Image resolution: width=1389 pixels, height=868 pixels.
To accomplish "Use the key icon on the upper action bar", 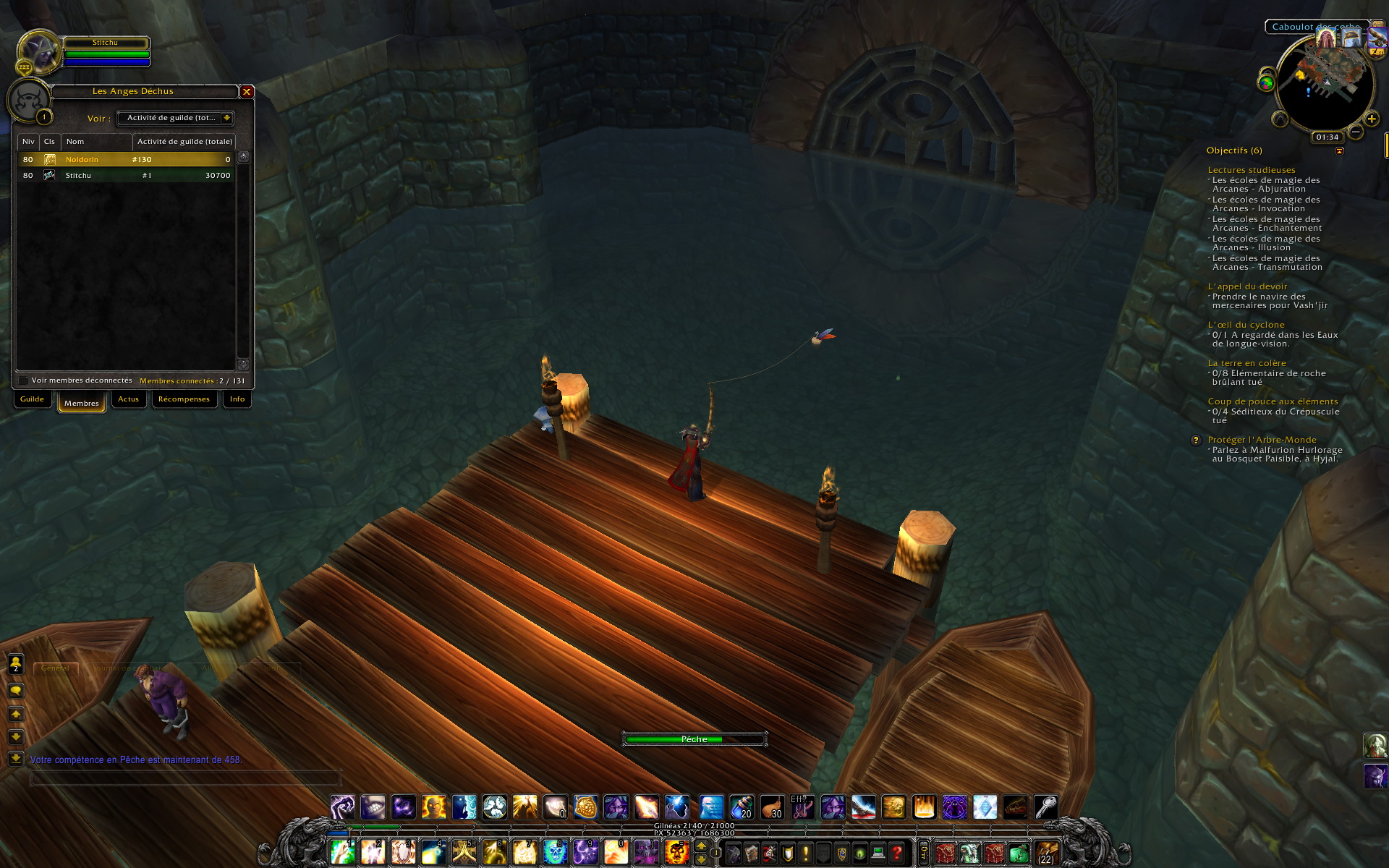I will pos(1046,807).
